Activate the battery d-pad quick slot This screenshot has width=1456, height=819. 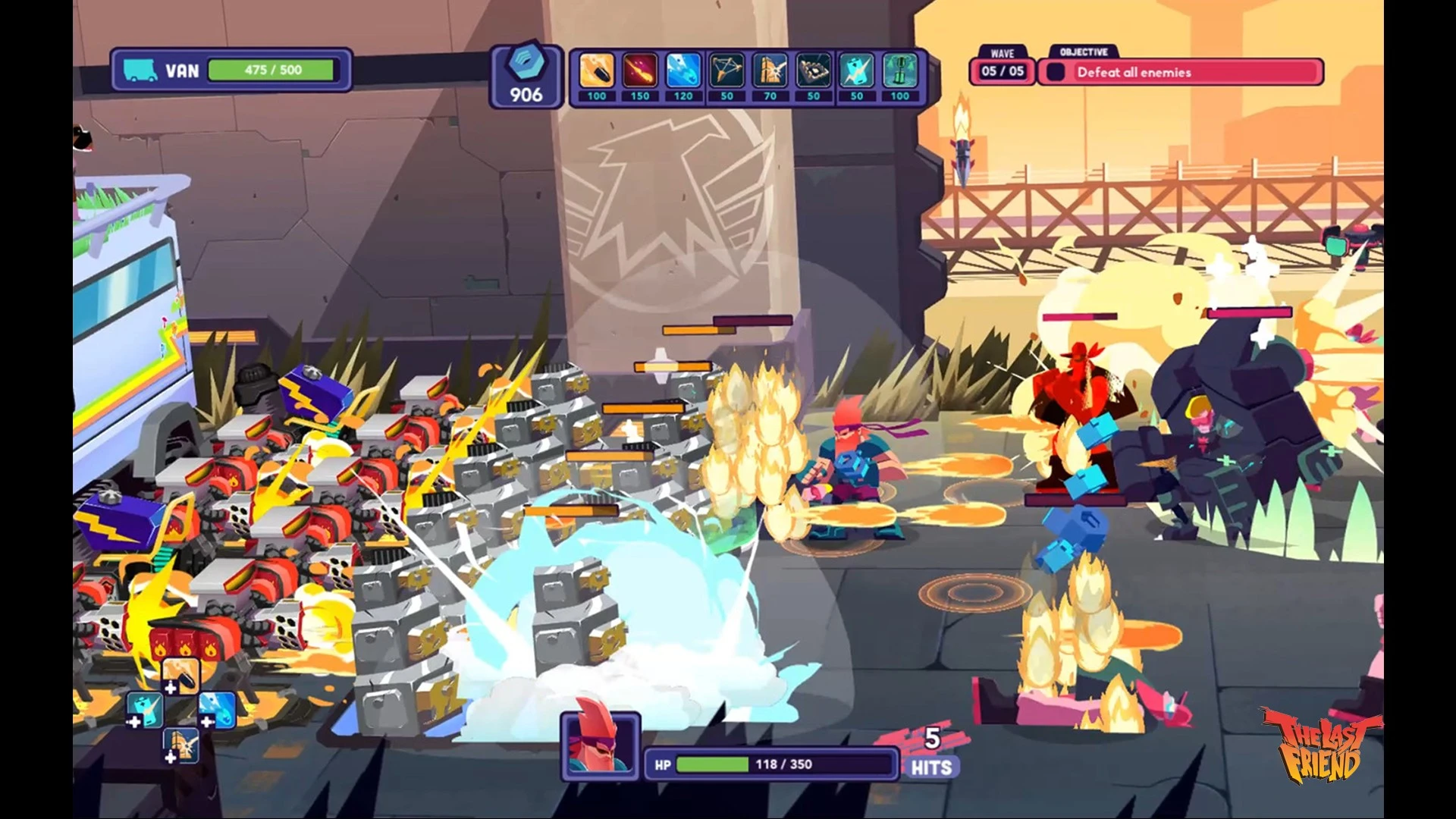[x=144, y=711]
